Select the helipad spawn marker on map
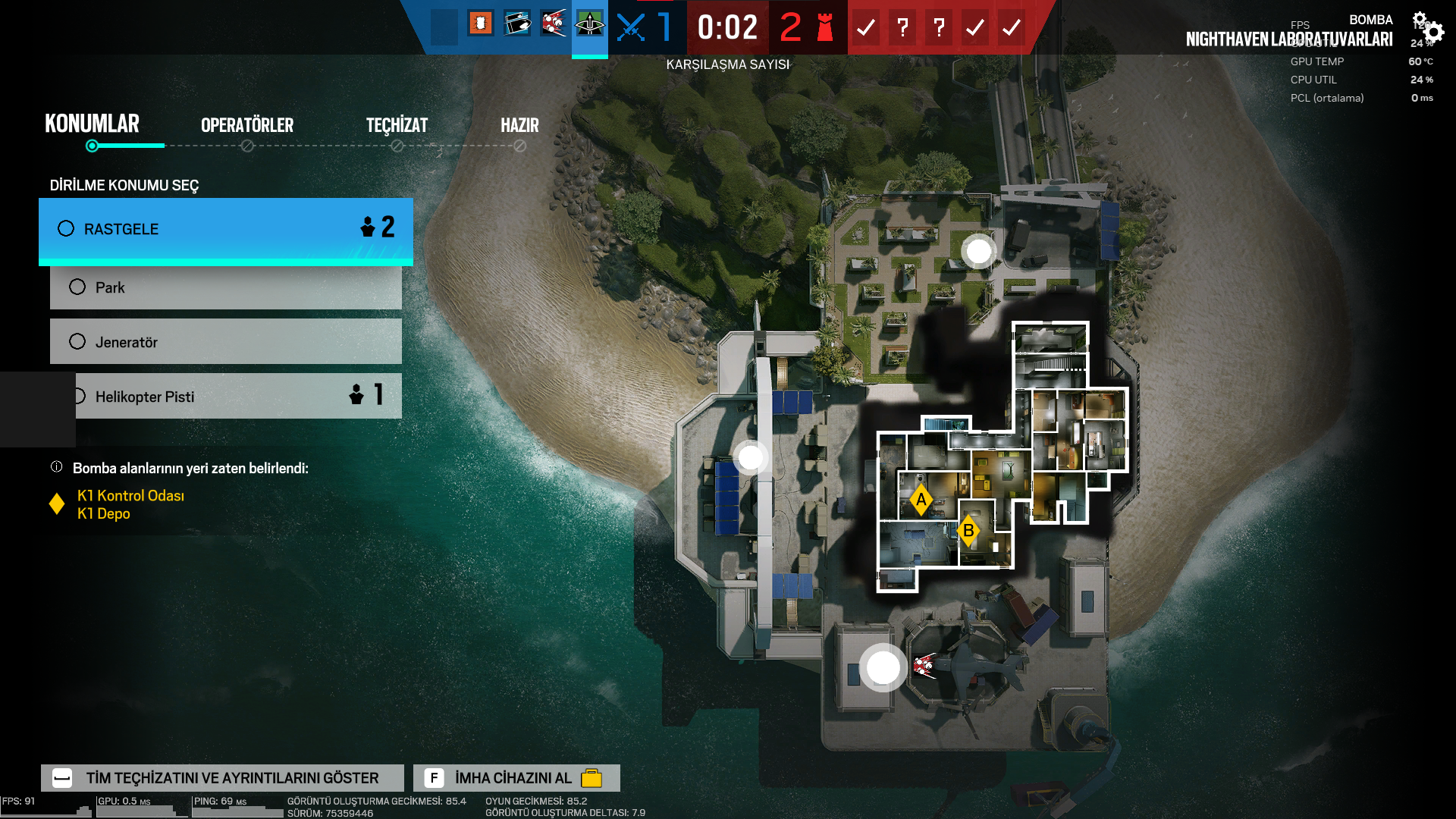Viewport: 1456px width, 819px height. pyautogui.click(x=883, y=668)
